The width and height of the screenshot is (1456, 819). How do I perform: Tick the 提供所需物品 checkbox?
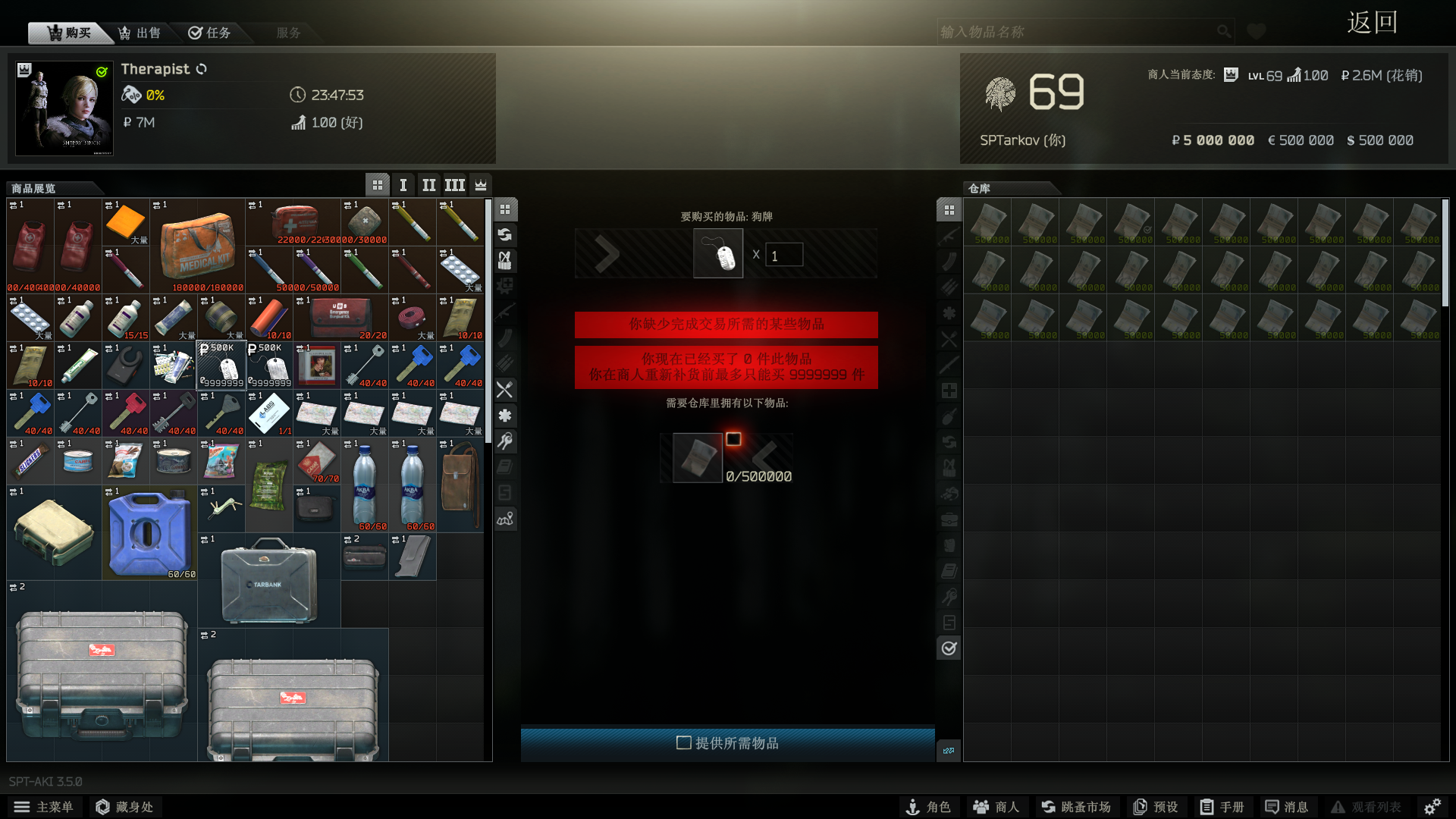[x=683, y=743]
